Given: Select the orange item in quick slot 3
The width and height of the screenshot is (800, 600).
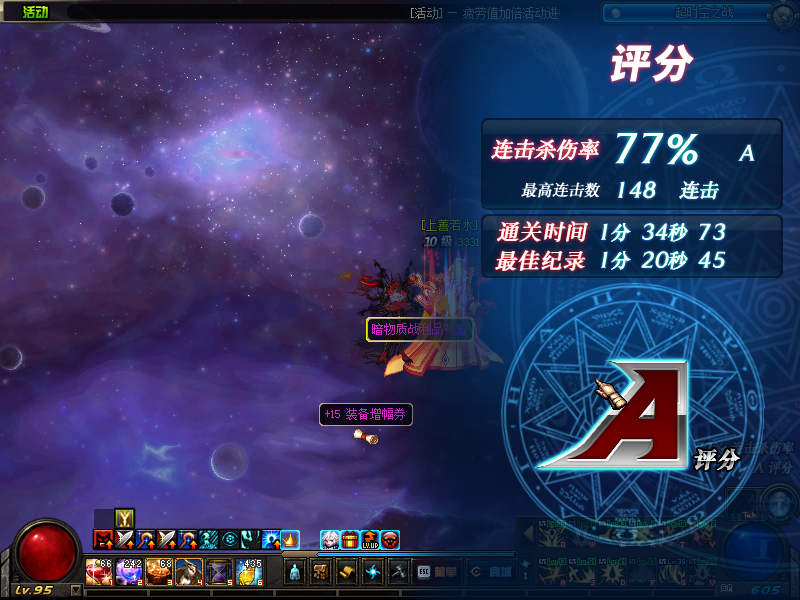Looking at the screenshot, I should [160, 573].
